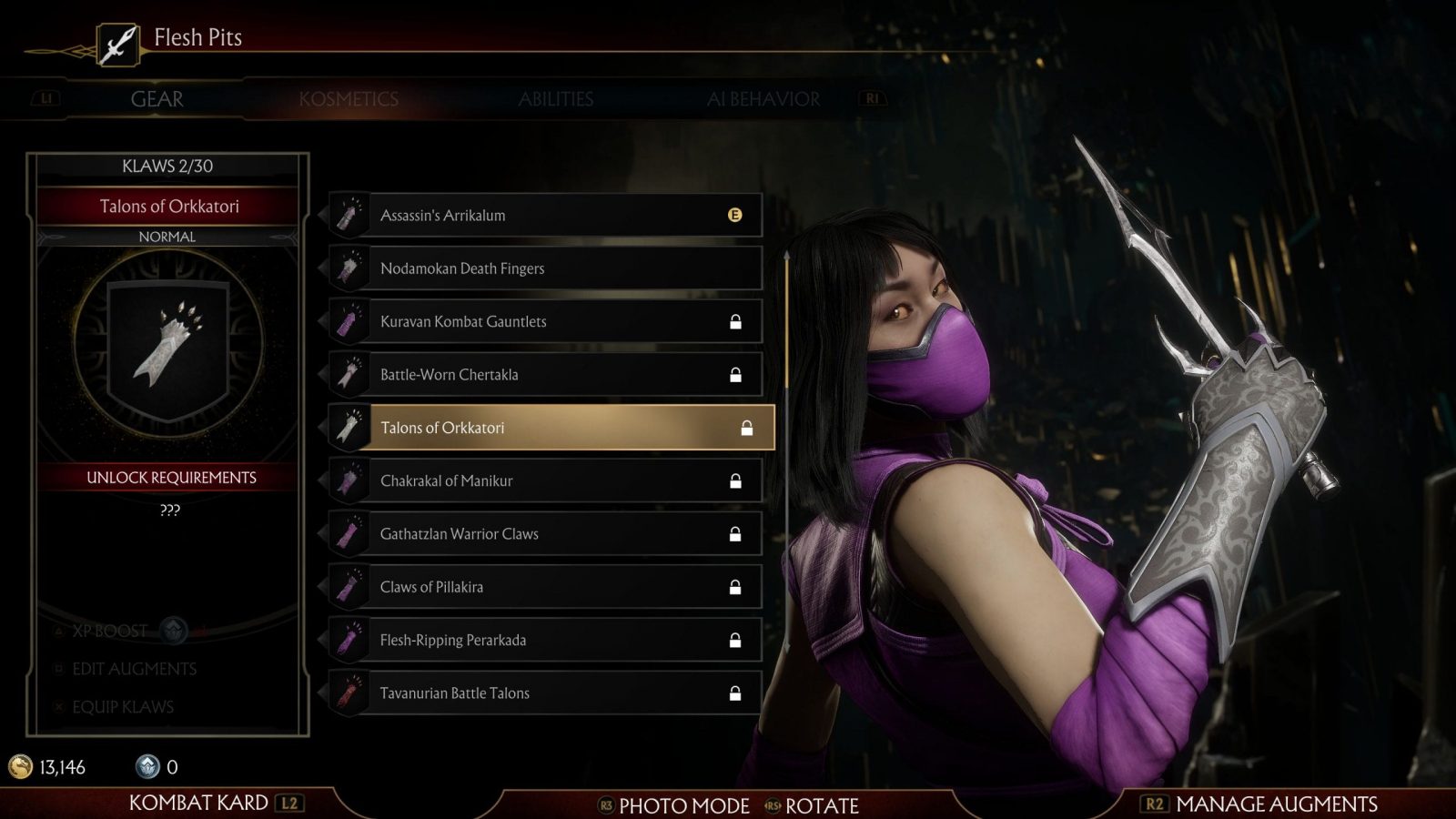Activate the XP Boost option

tap(109, 631)
